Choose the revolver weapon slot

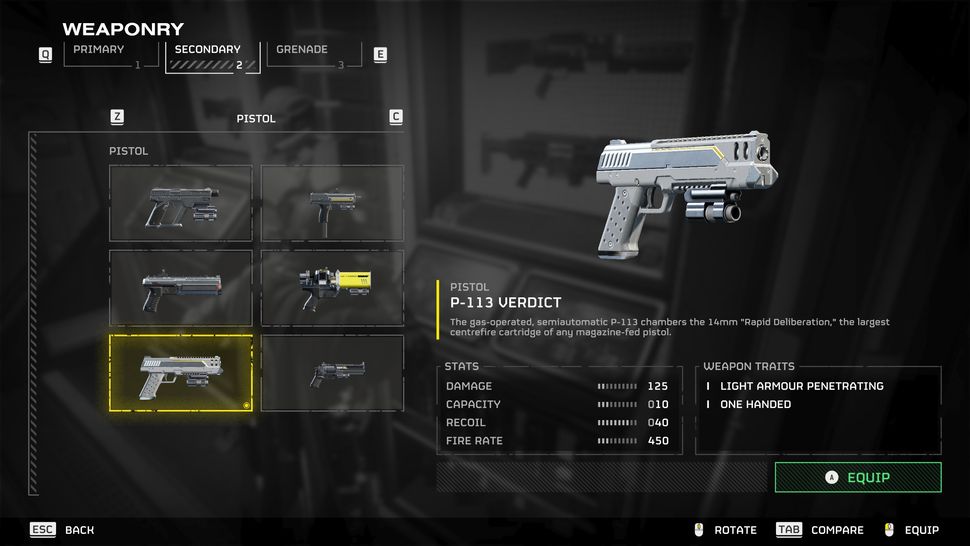[x=332, y=373]
